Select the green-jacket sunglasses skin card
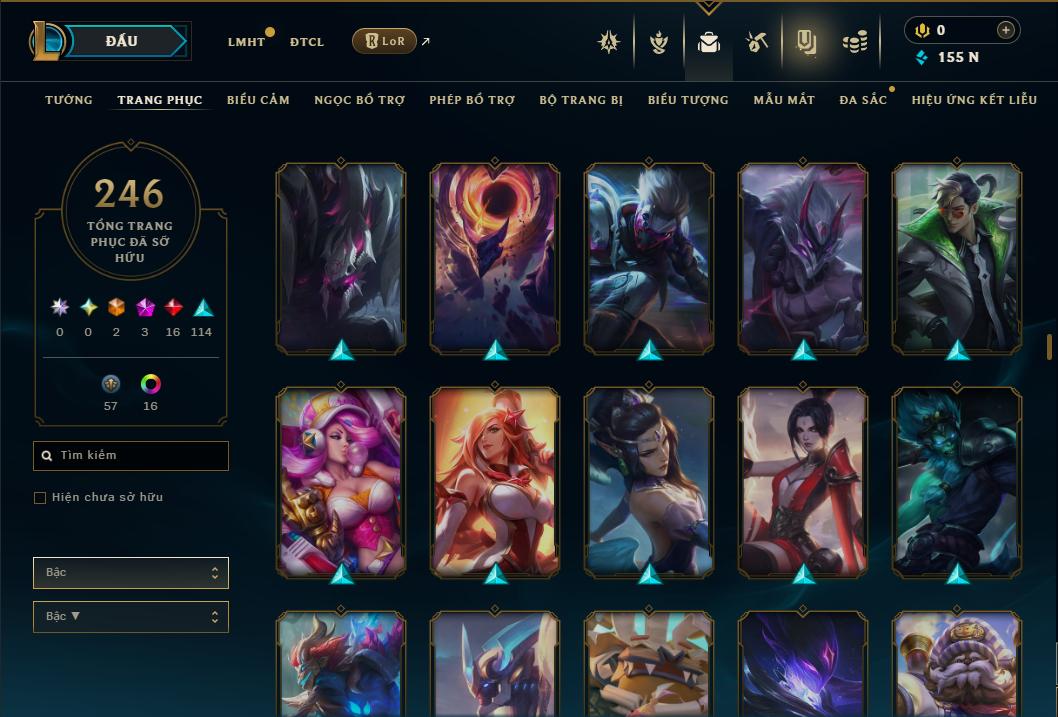The height and width of the screenshot is (717, 1058). tap(957, 258)
